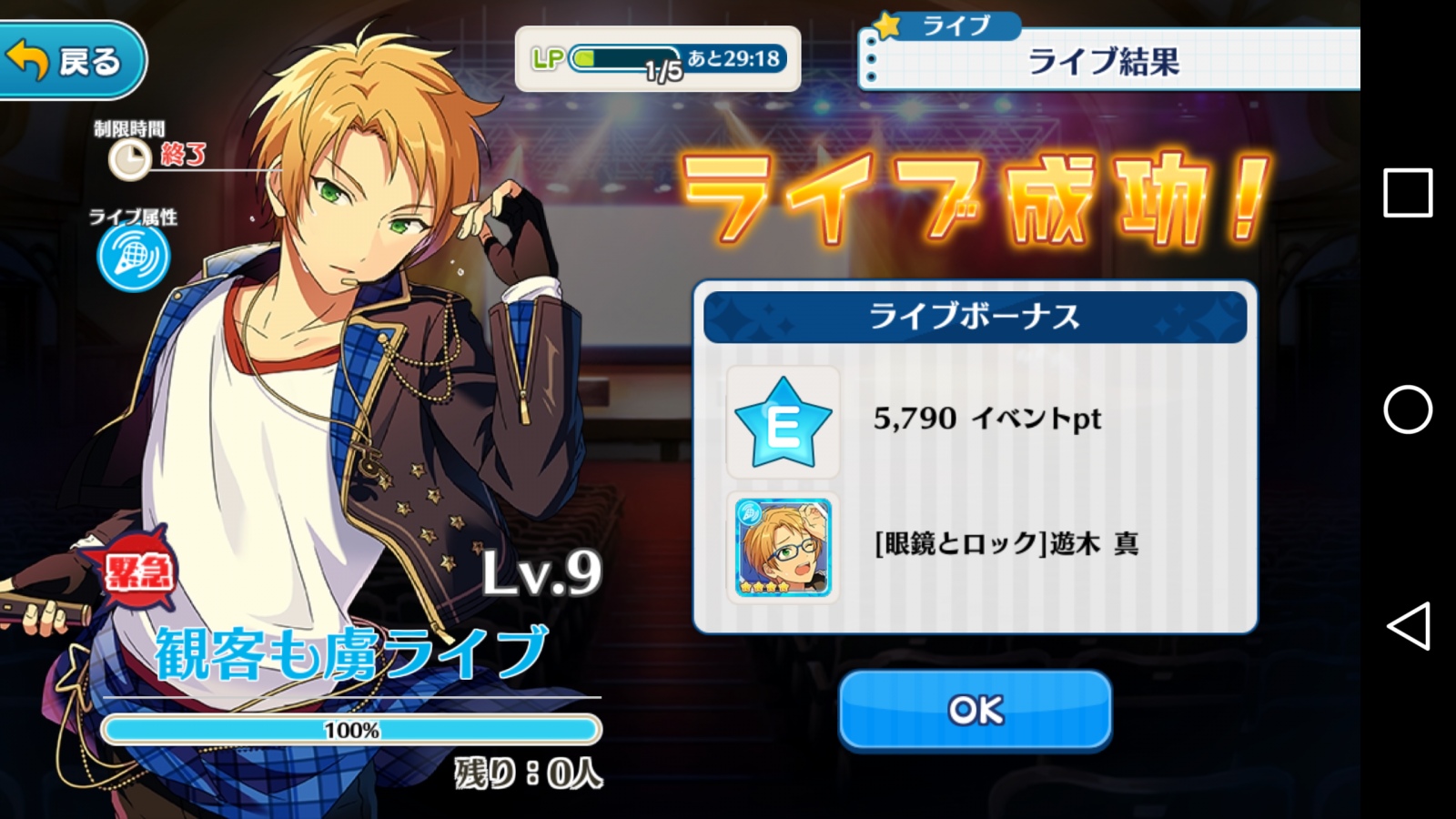This screenshot has height=819, width=1456.
Task: Select the 遊木 真 reward card thumbnail
Action: click(783, 547)
